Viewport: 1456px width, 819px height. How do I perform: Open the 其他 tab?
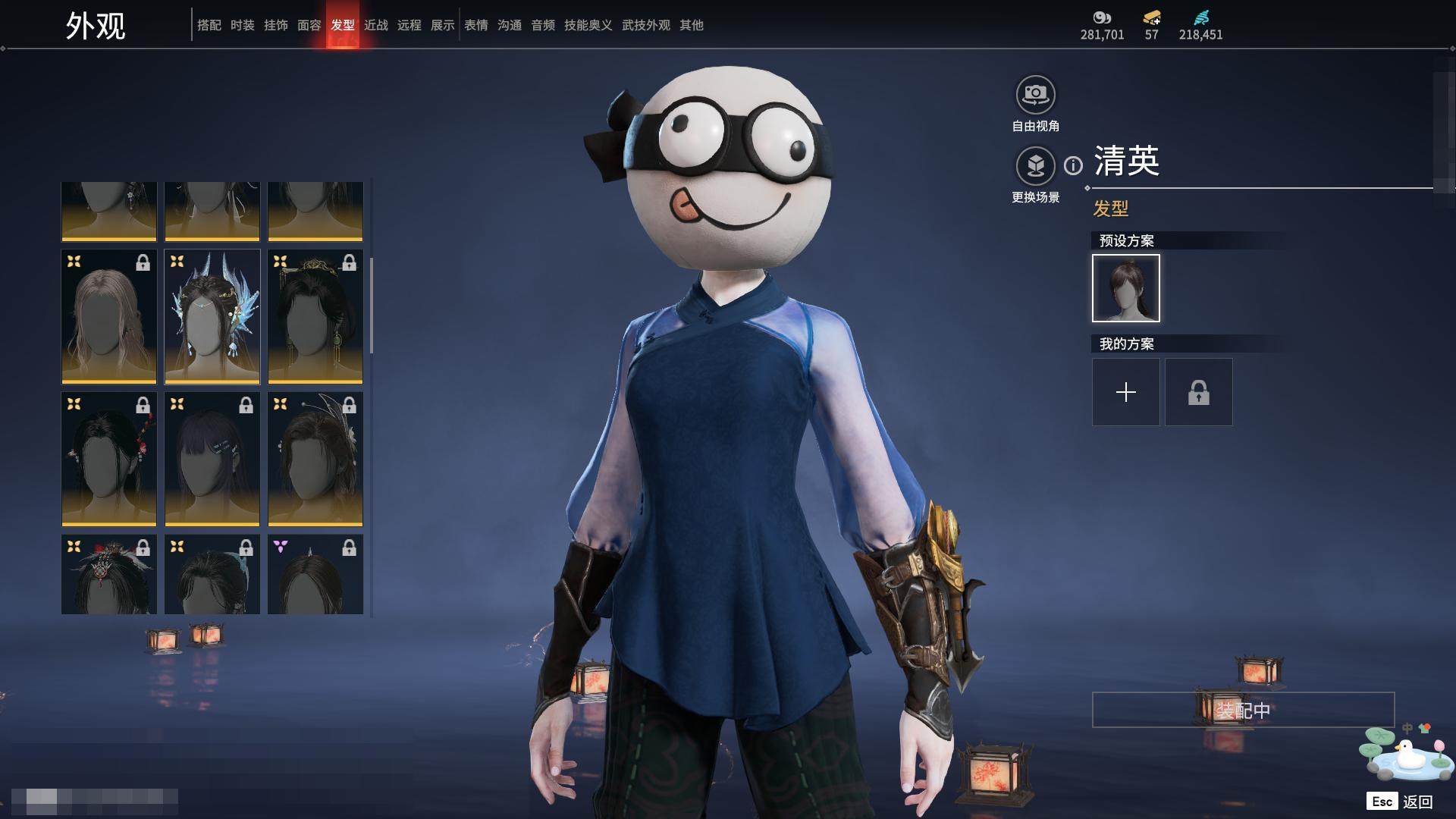tap(691, 25)
